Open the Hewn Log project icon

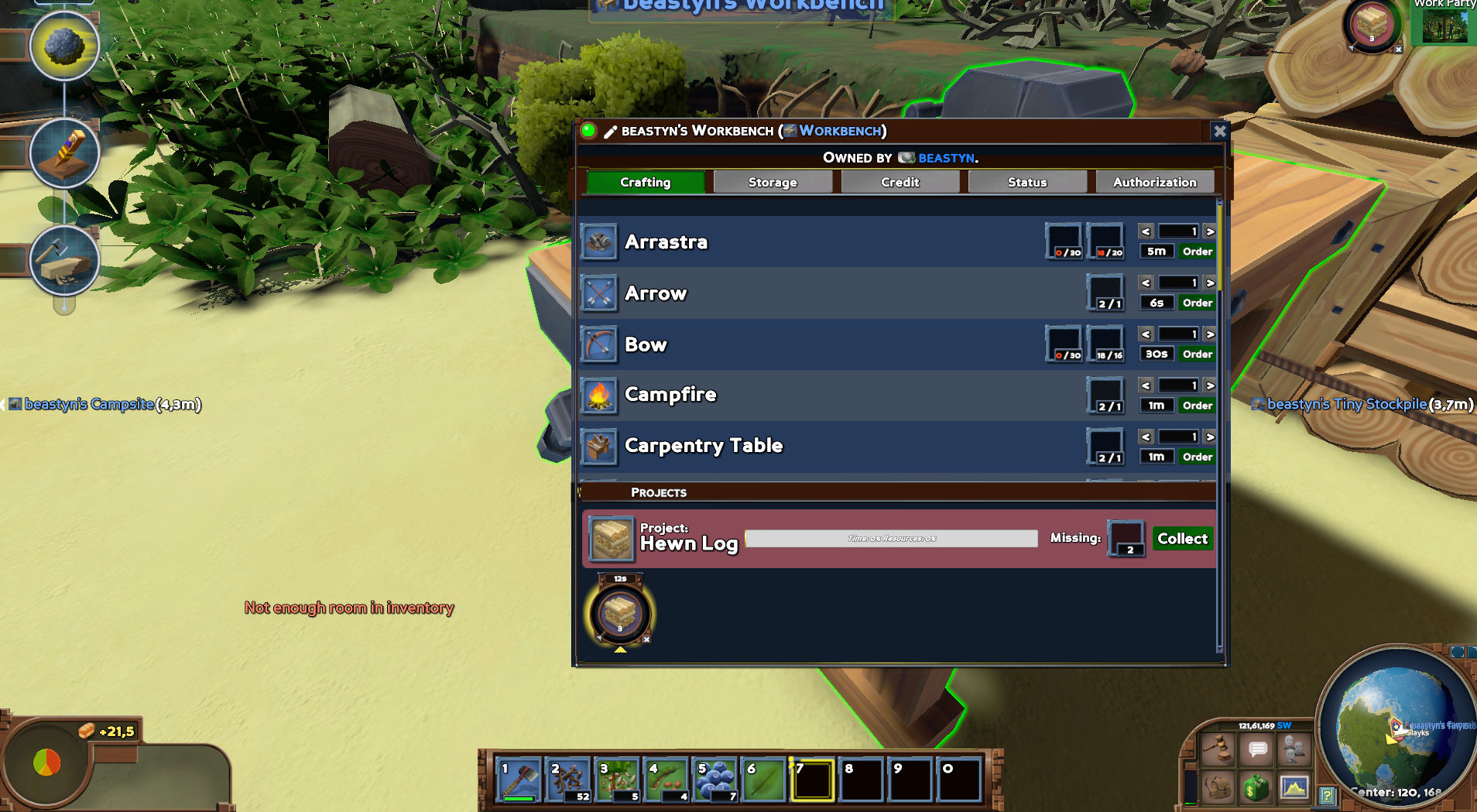(611, 538)
